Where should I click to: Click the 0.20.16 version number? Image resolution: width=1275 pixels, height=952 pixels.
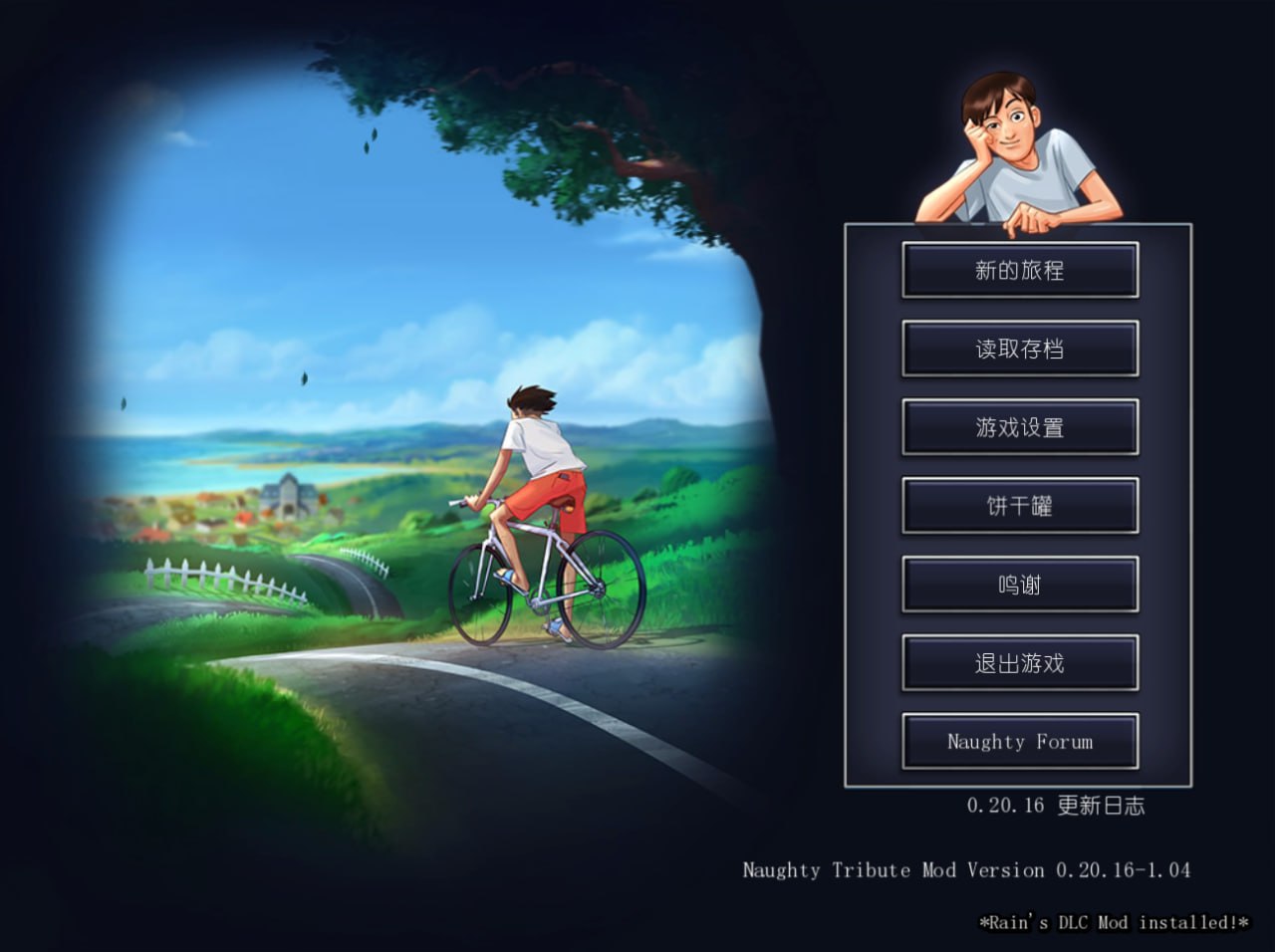[1004, 807]
